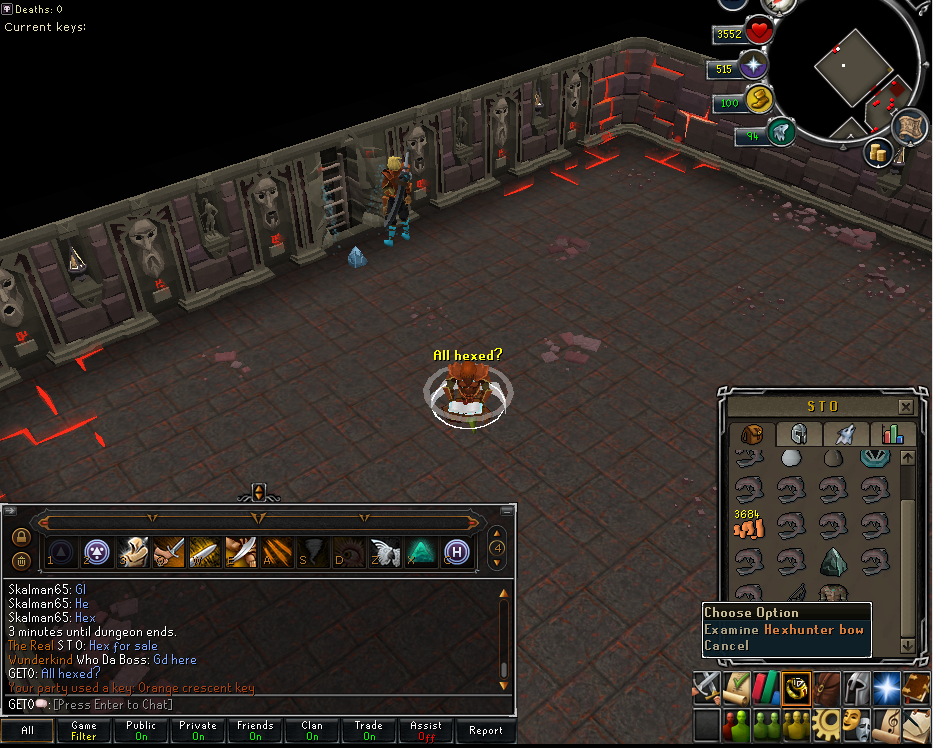Toggle run with the boot energy orb
This screenshot has height=748, width=933.
[x=758, y=101]
